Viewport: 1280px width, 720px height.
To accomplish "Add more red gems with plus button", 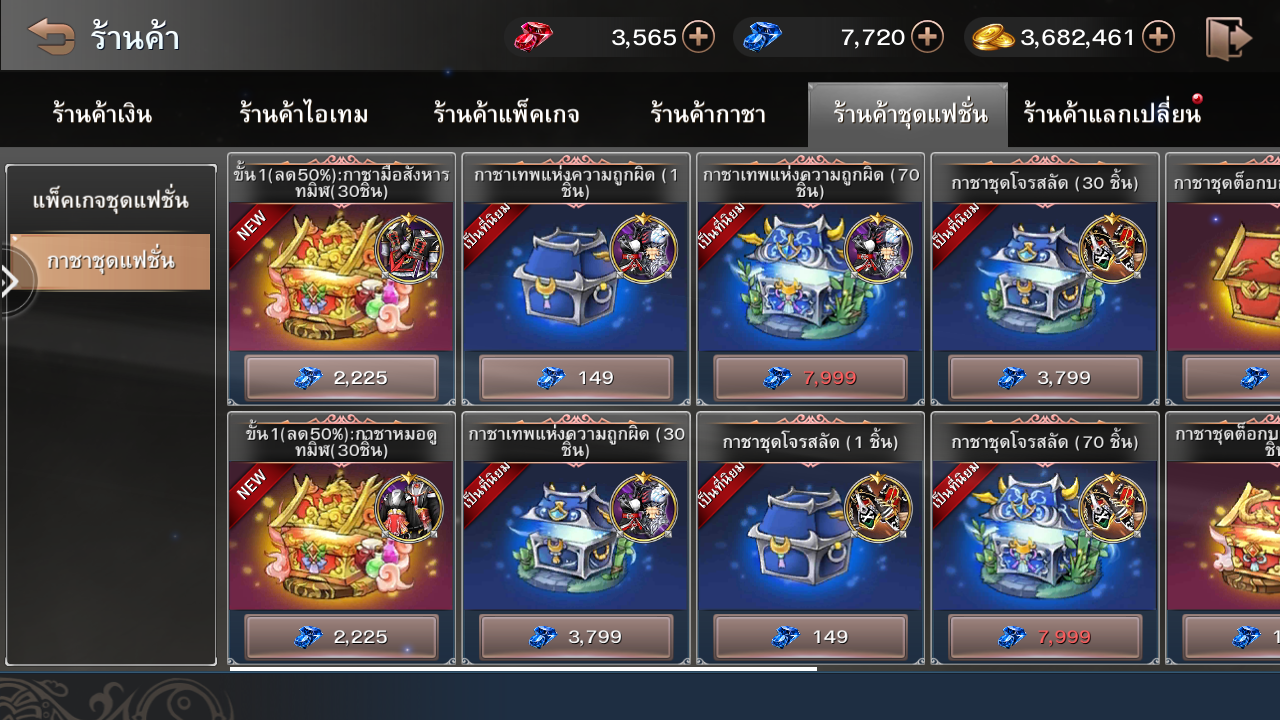I will click(x=698, y=38).
